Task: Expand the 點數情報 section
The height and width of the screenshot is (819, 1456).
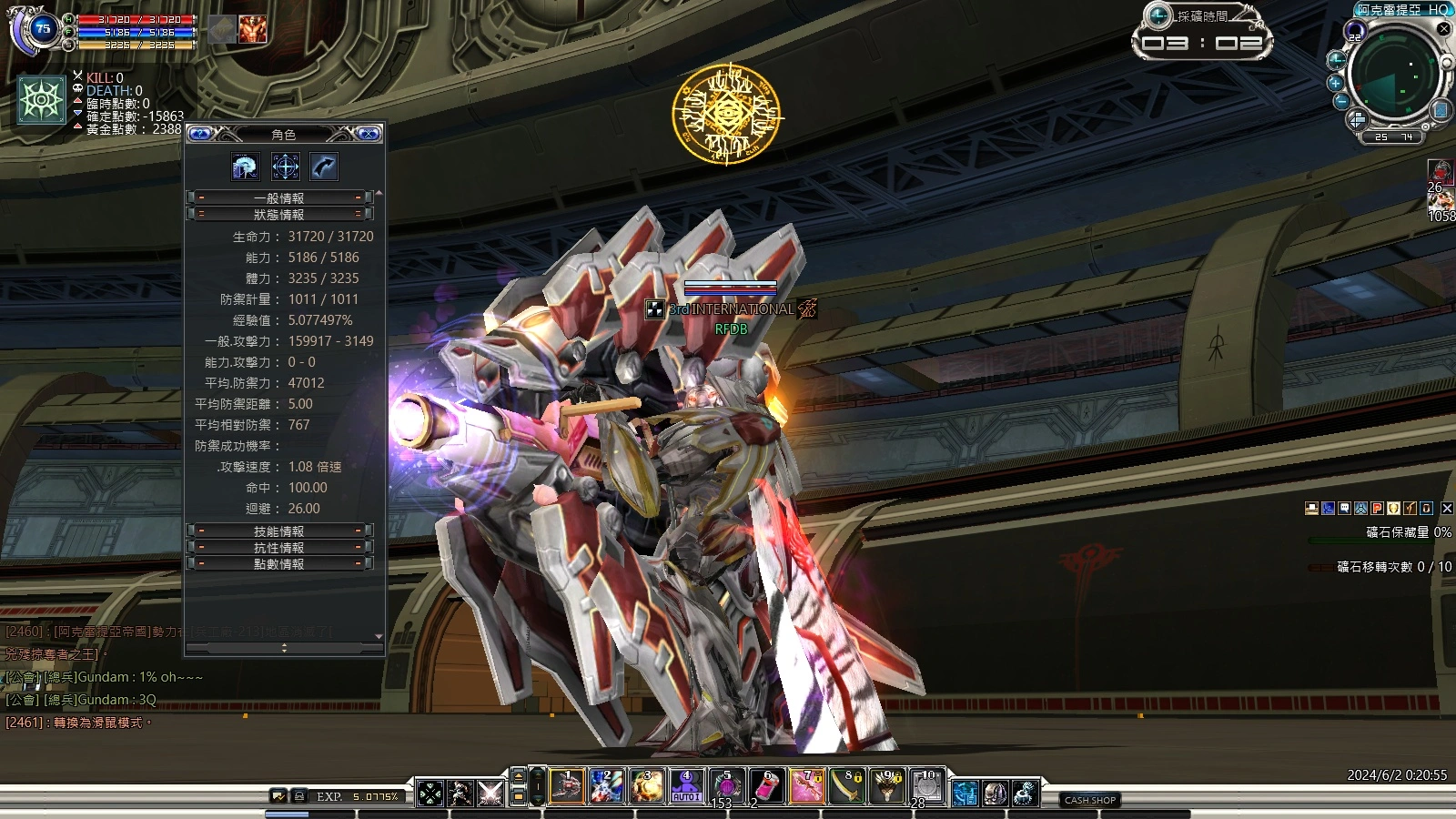Action: 279,564
